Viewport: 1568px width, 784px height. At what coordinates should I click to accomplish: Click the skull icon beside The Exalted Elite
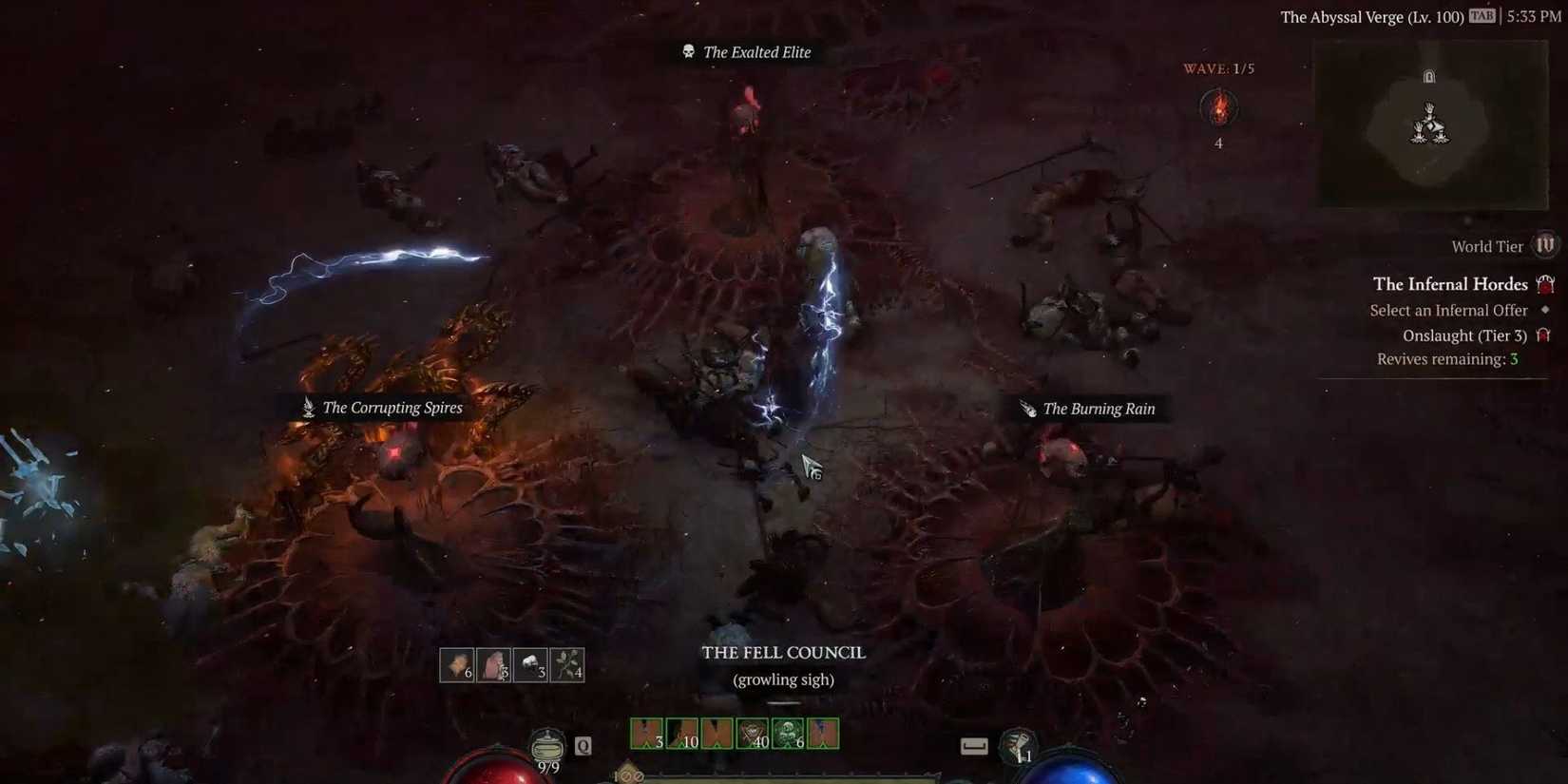tap(686, 52)
